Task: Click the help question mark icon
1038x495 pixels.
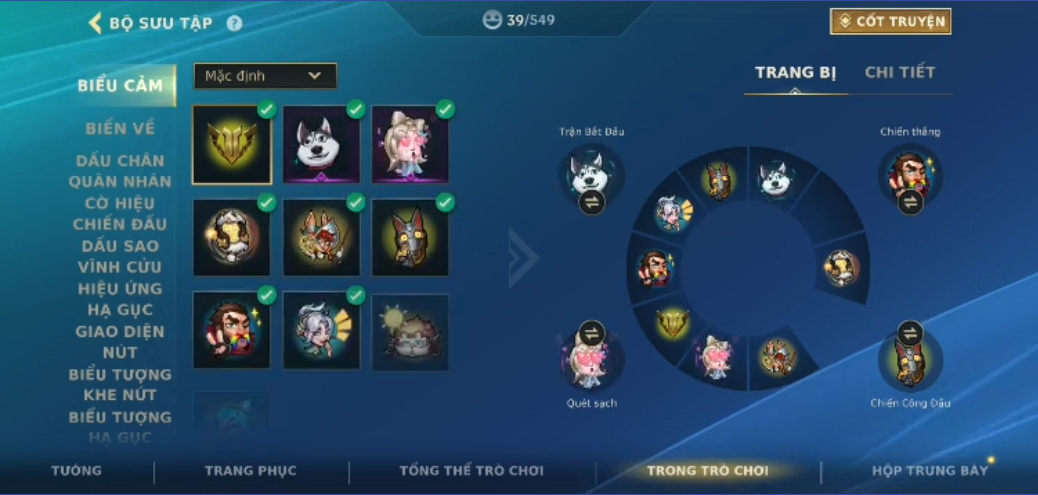Action: [234, 23]
